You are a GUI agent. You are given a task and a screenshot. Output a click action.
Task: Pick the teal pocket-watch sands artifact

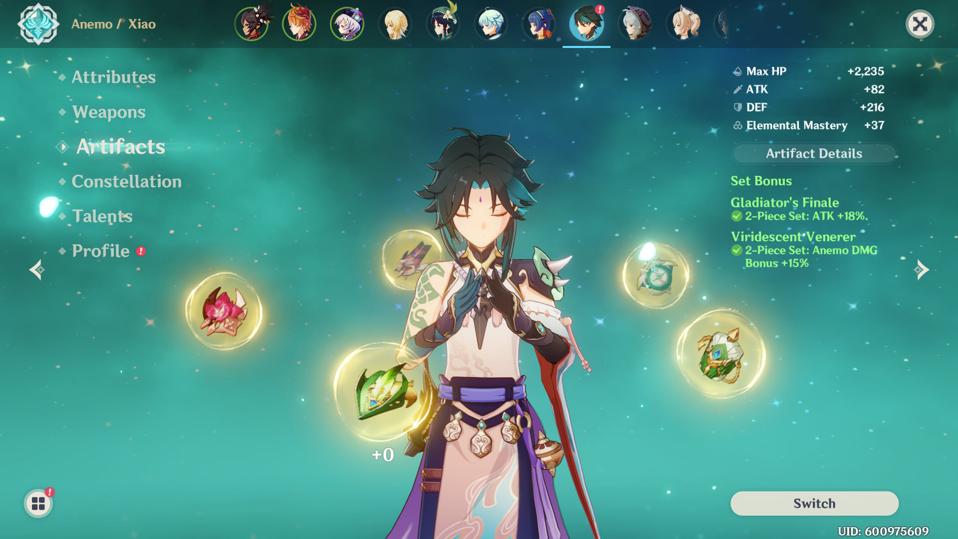tap(656, 275)
